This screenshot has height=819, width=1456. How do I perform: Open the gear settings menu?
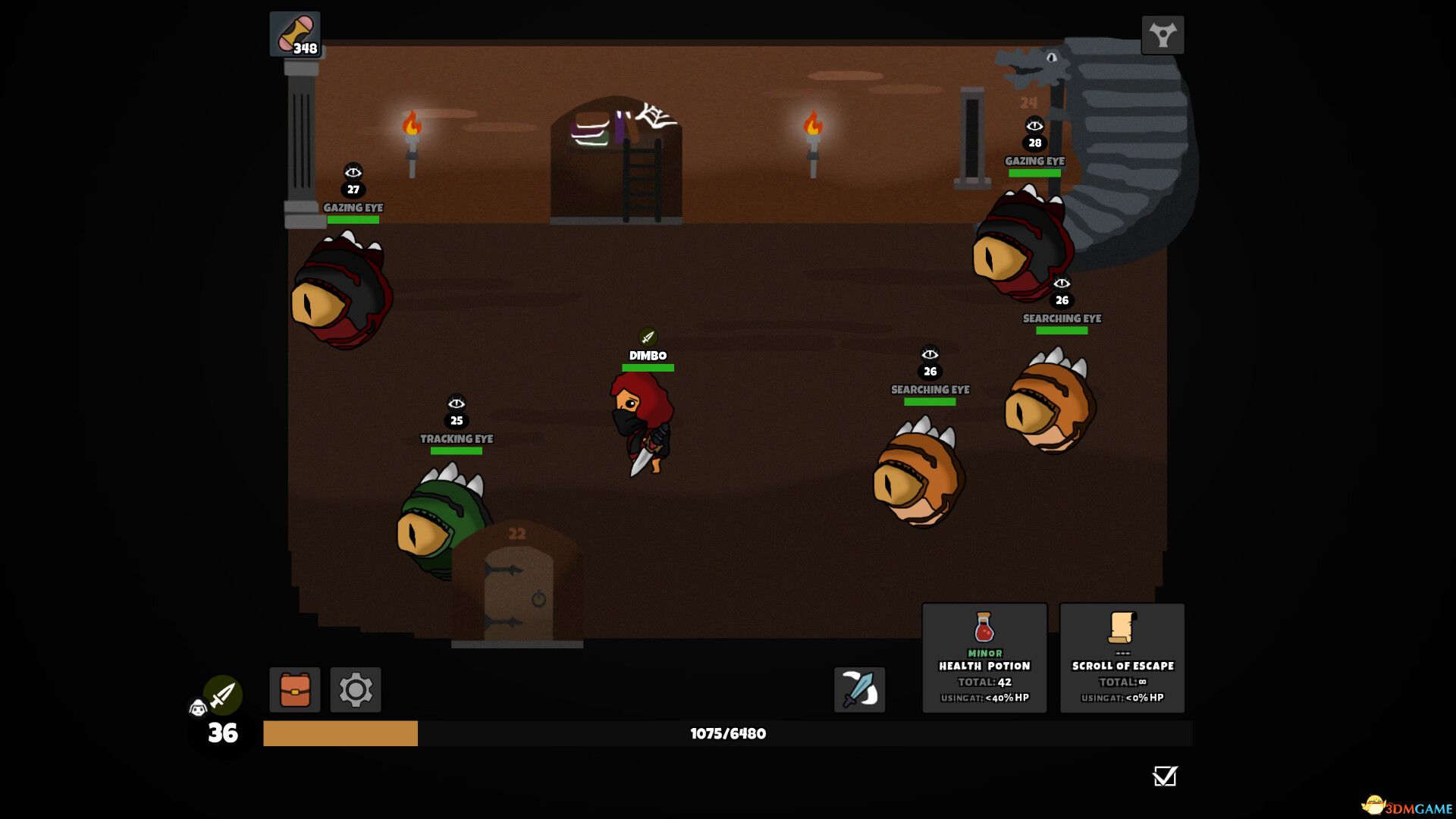356,689
